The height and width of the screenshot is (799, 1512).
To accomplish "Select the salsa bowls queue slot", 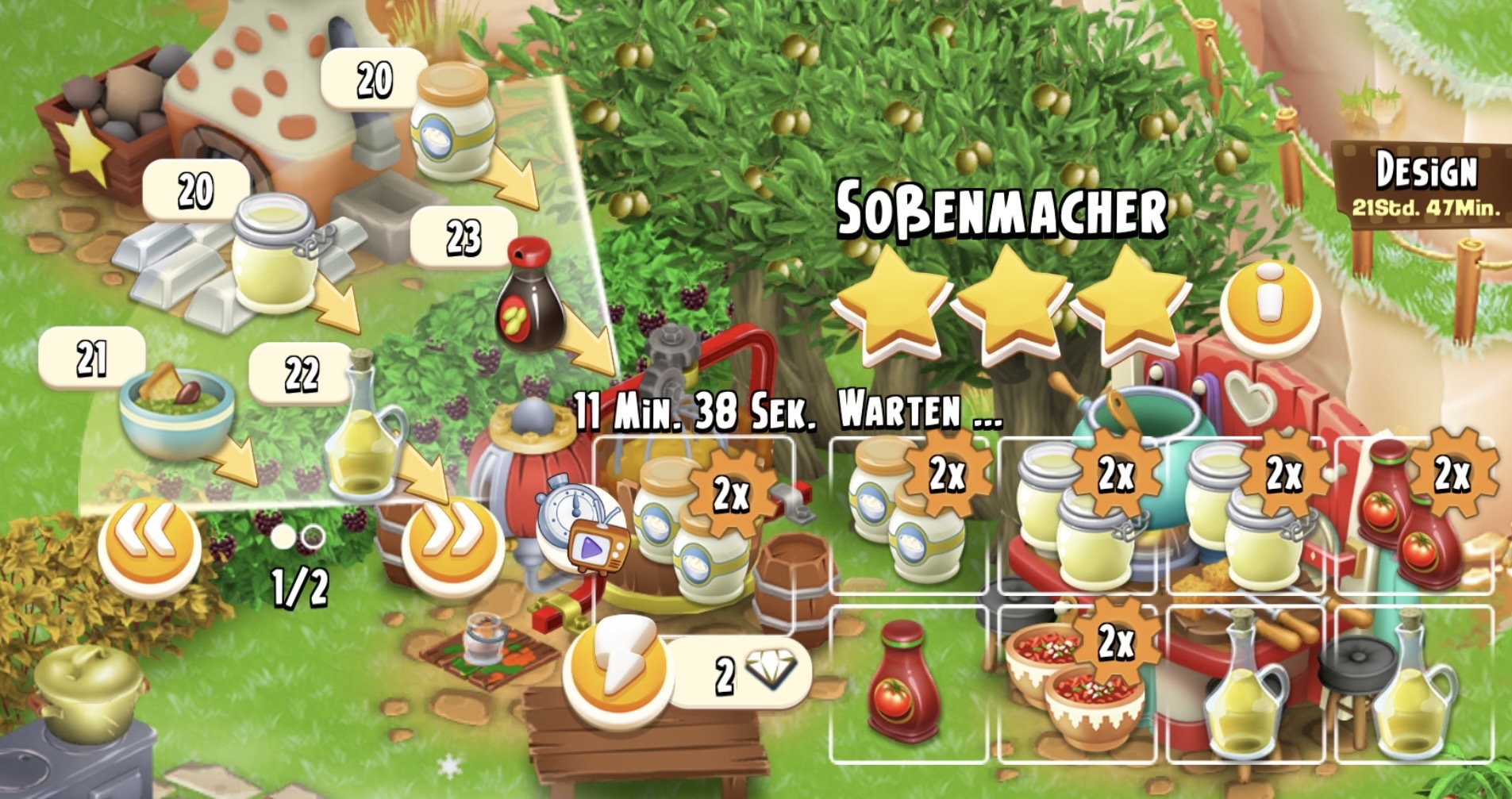I will click(x=1079, y=682).
